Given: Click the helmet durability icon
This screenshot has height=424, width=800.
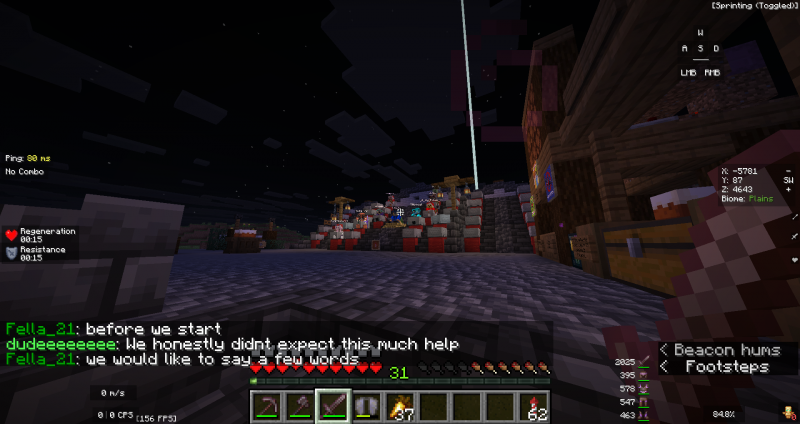Looking at the screenshot, I should coord(644,375).
